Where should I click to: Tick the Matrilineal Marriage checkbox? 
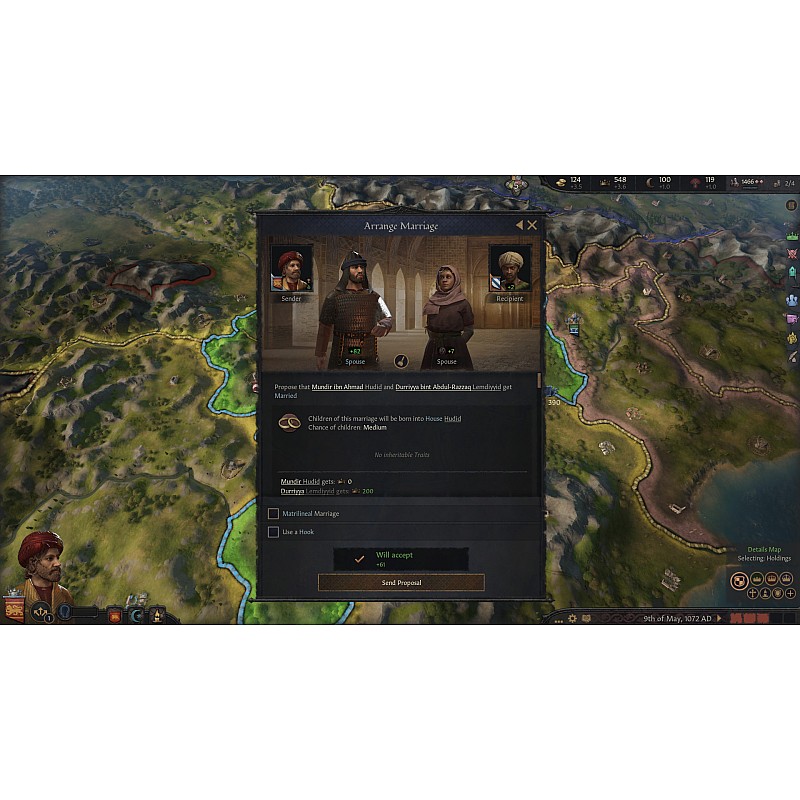point(273,514)
